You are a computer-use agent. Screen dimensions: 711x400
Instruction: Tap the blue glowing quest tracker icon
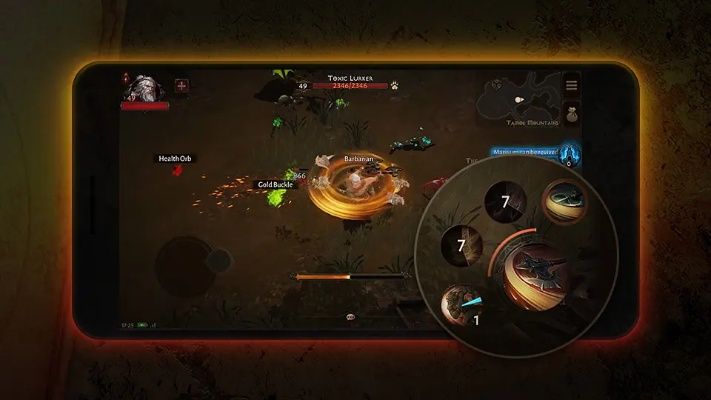click(x=568, y=154)
